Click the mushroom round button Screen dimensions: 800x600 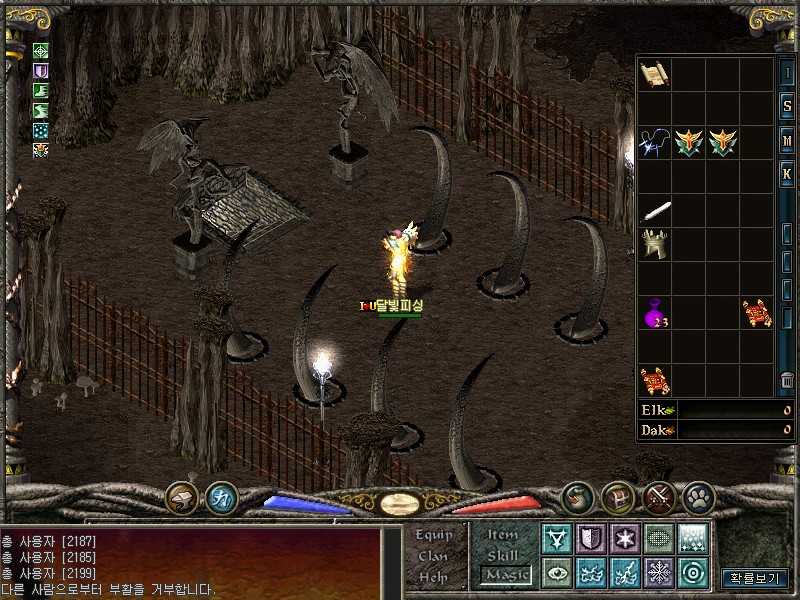(x=183, y=497)
